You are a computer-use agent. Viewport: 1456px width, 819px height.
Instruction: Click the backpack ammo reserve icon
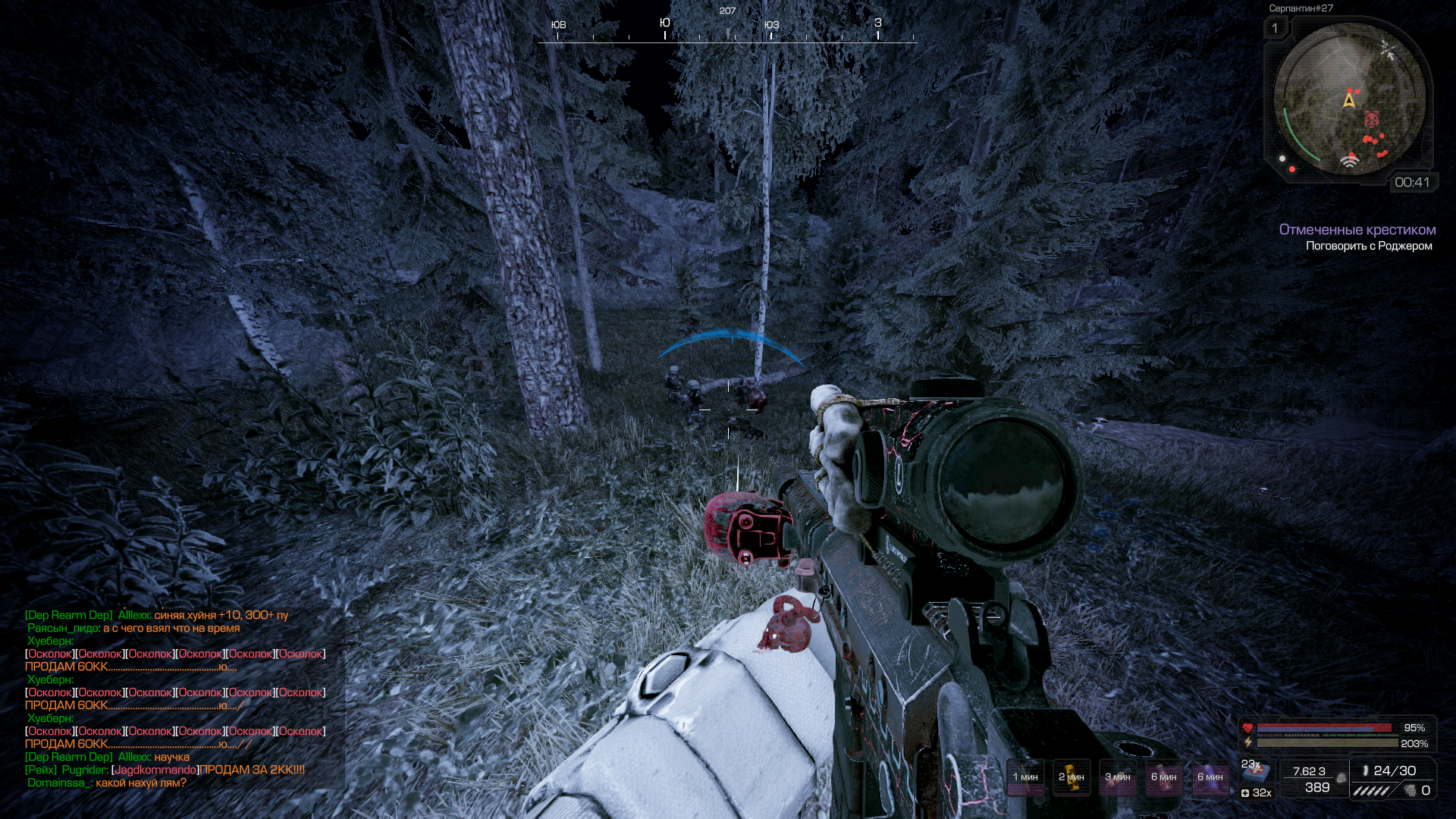(1341, 777)
